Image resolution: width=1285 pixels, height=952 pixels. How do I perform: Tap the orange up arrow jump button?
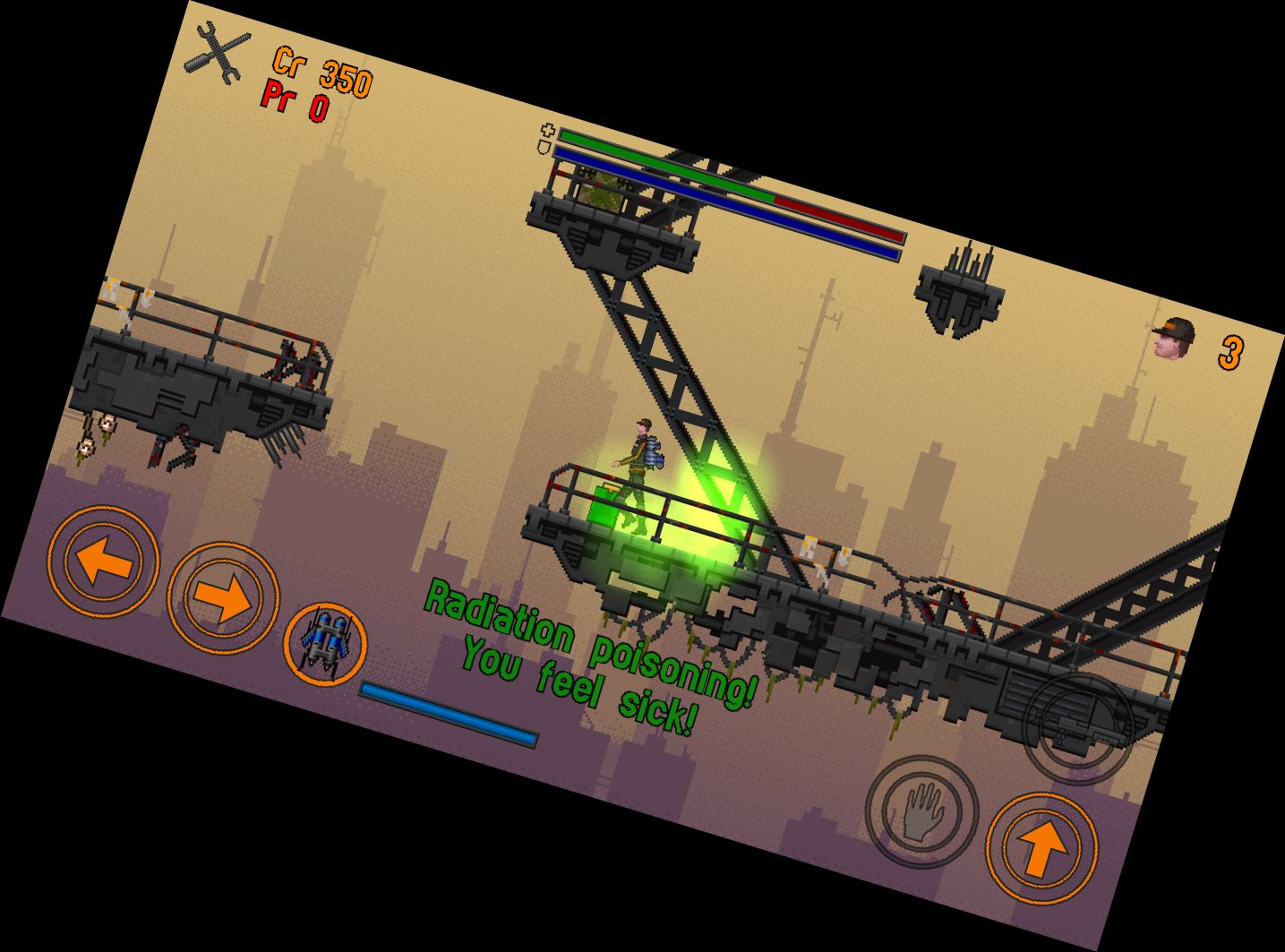click(1041, 847)
